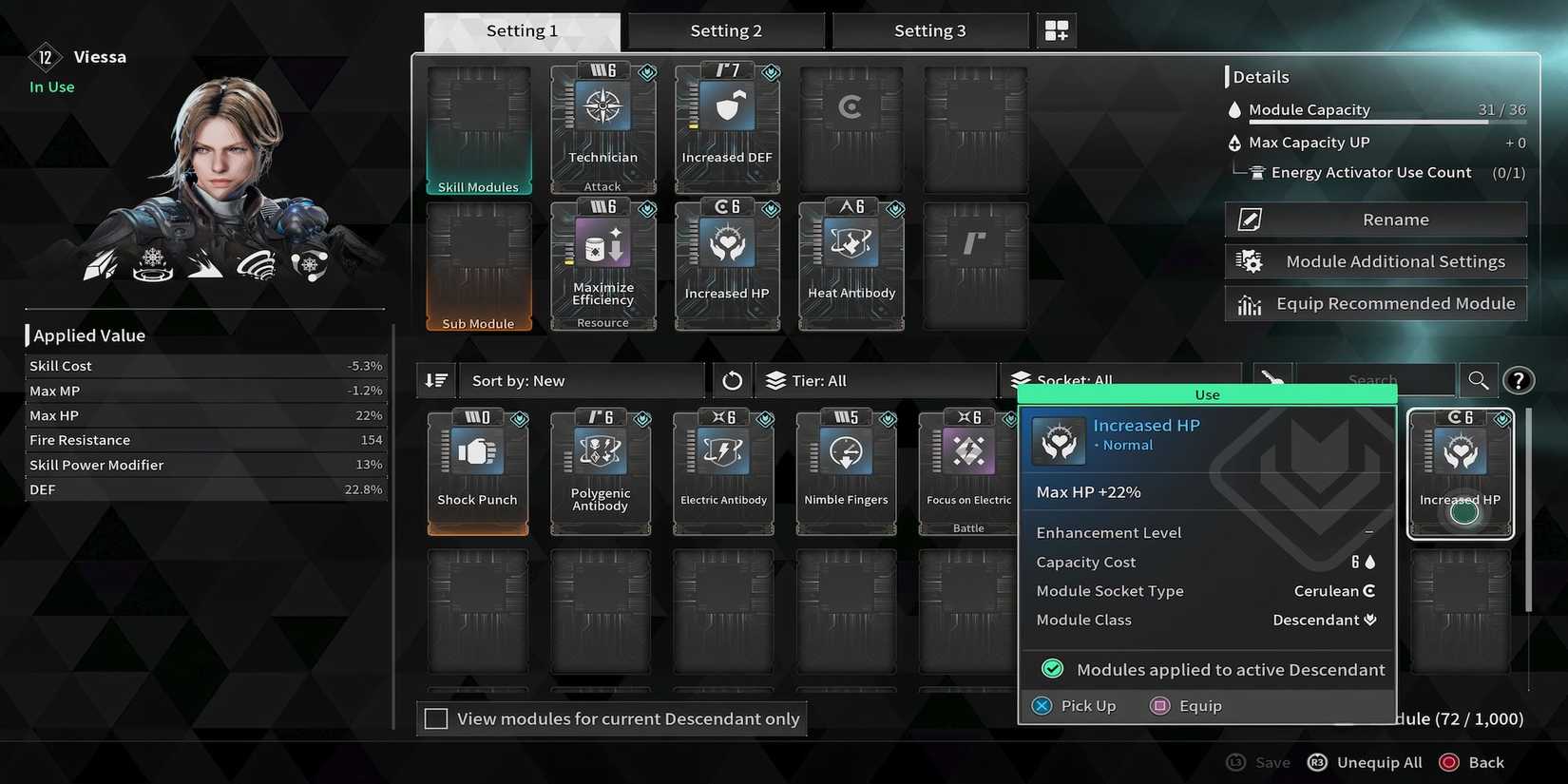The width and height of the screenshot is (1568, 784).
Task: Open the question mark help icon
Action: (1518, 379)
